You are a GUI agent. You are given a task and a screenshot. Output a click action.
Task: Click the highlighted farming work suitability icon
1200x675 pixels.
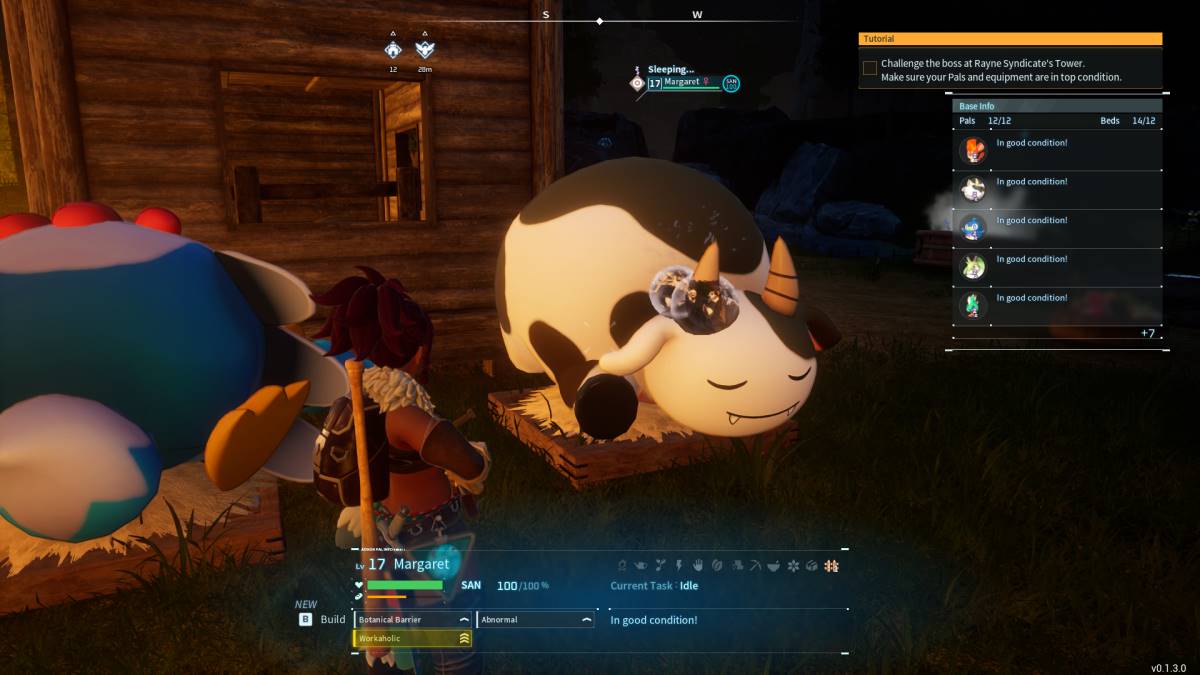point(831,566)
